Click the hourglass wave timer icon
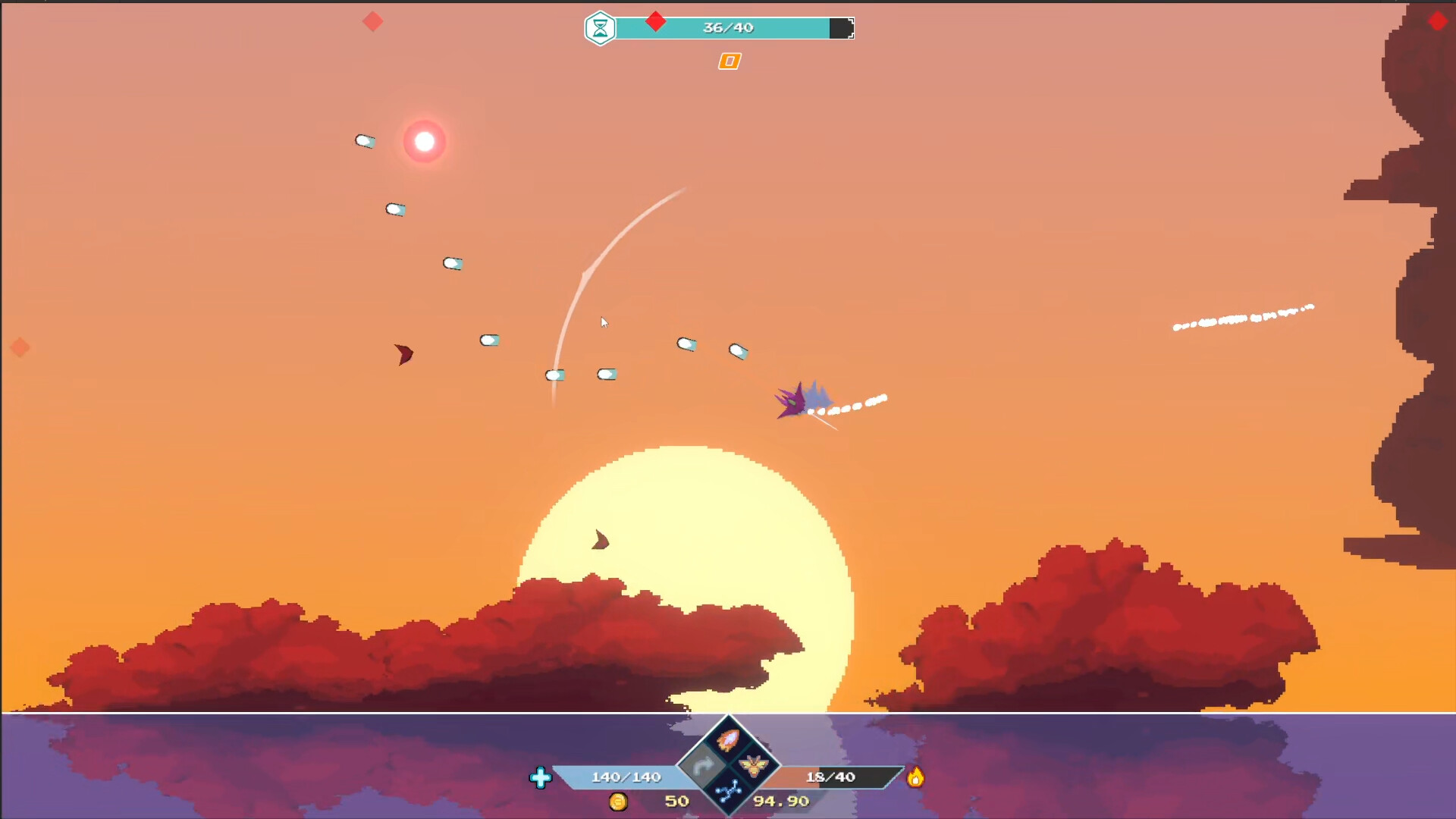This screenshot has height=819, width=1456. click(x=600, y=28)
